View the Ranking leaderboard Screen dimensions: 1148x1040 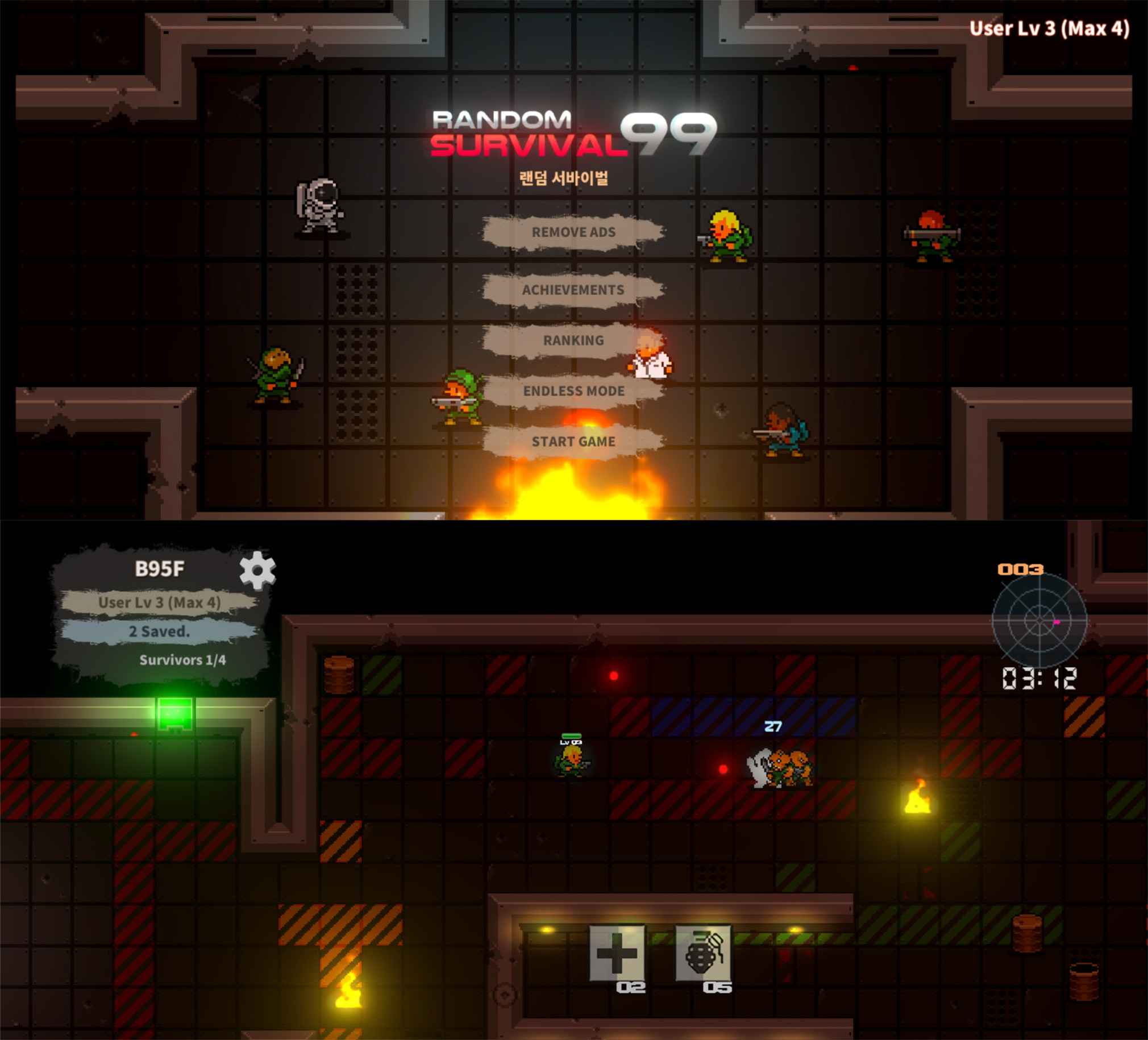[x=573, y=340]
